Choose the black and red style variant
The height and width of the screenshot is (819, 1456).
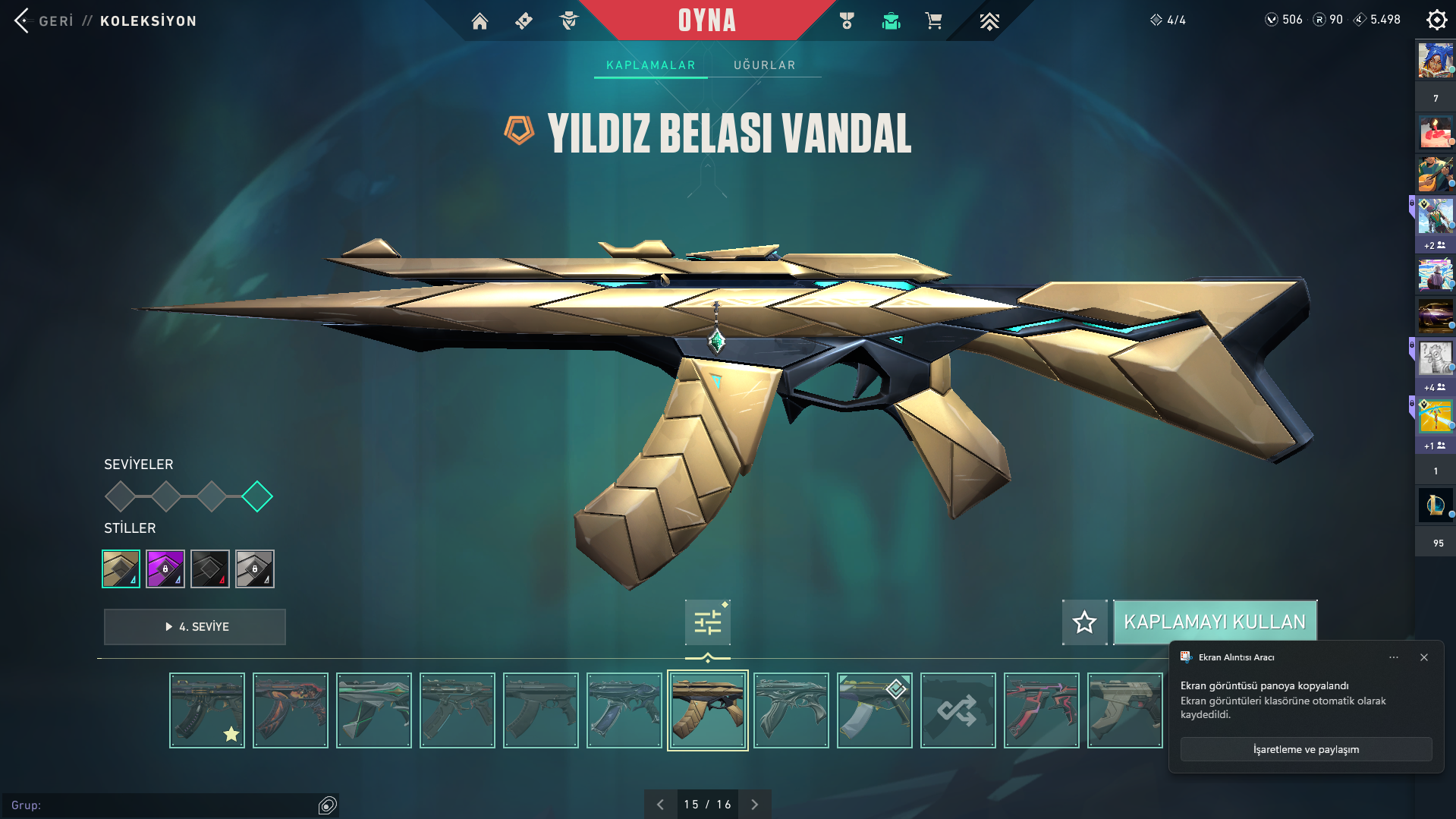pos(210,569)
